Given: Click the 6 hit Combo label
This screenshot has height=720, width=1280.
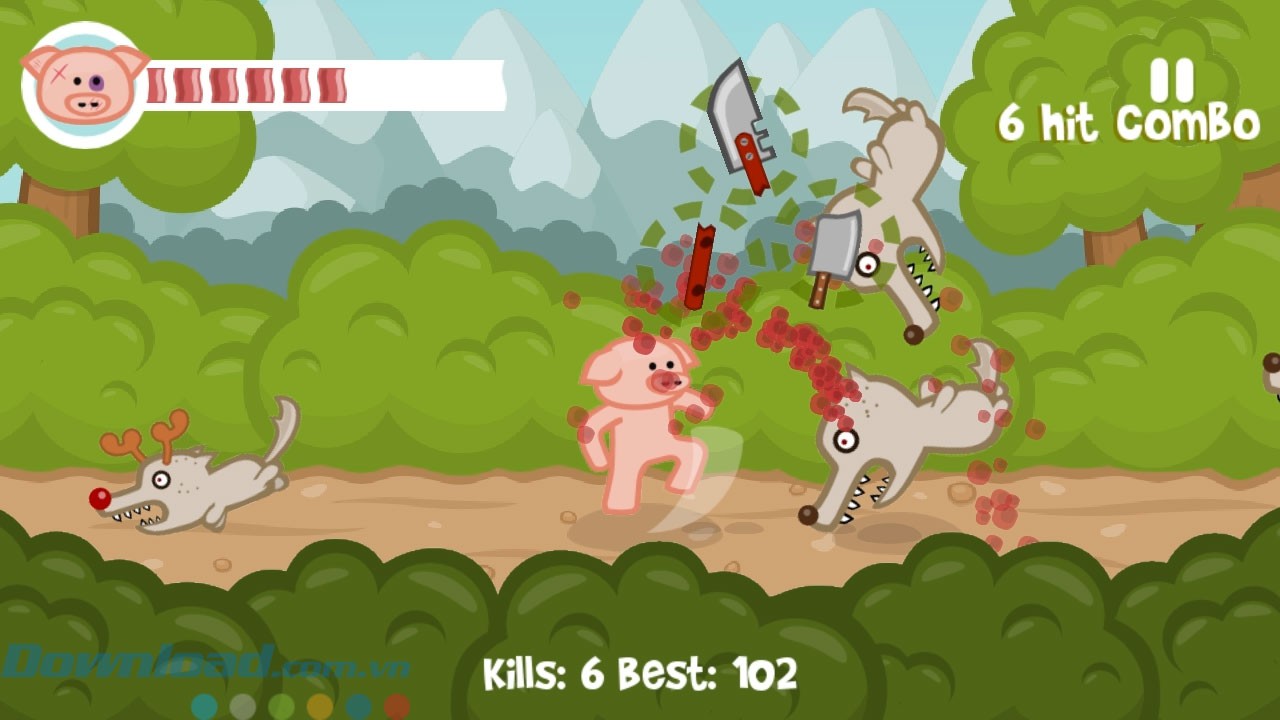Looking at the screenshot, I should point(1128,122).
